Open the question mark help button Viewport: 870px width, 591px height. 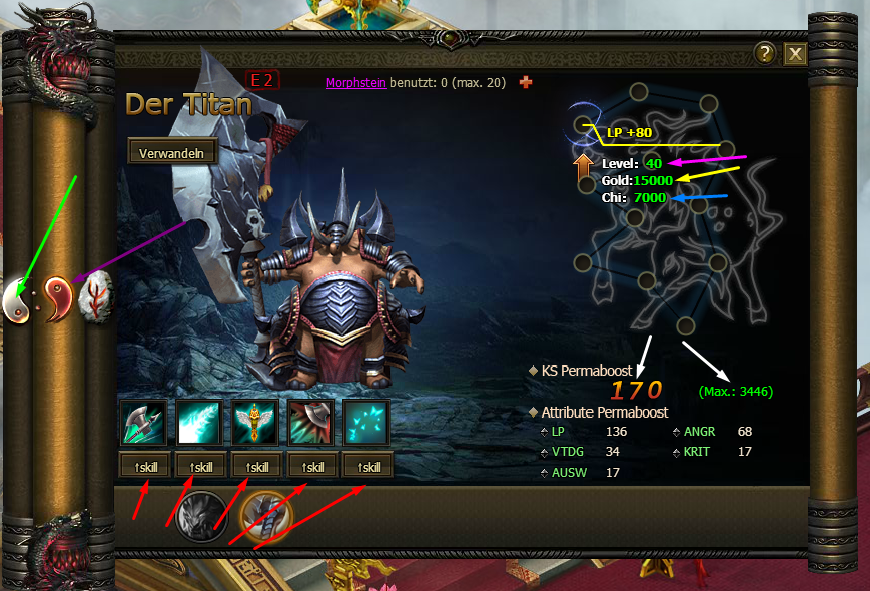pyautogui.click(x=765, y=54)
